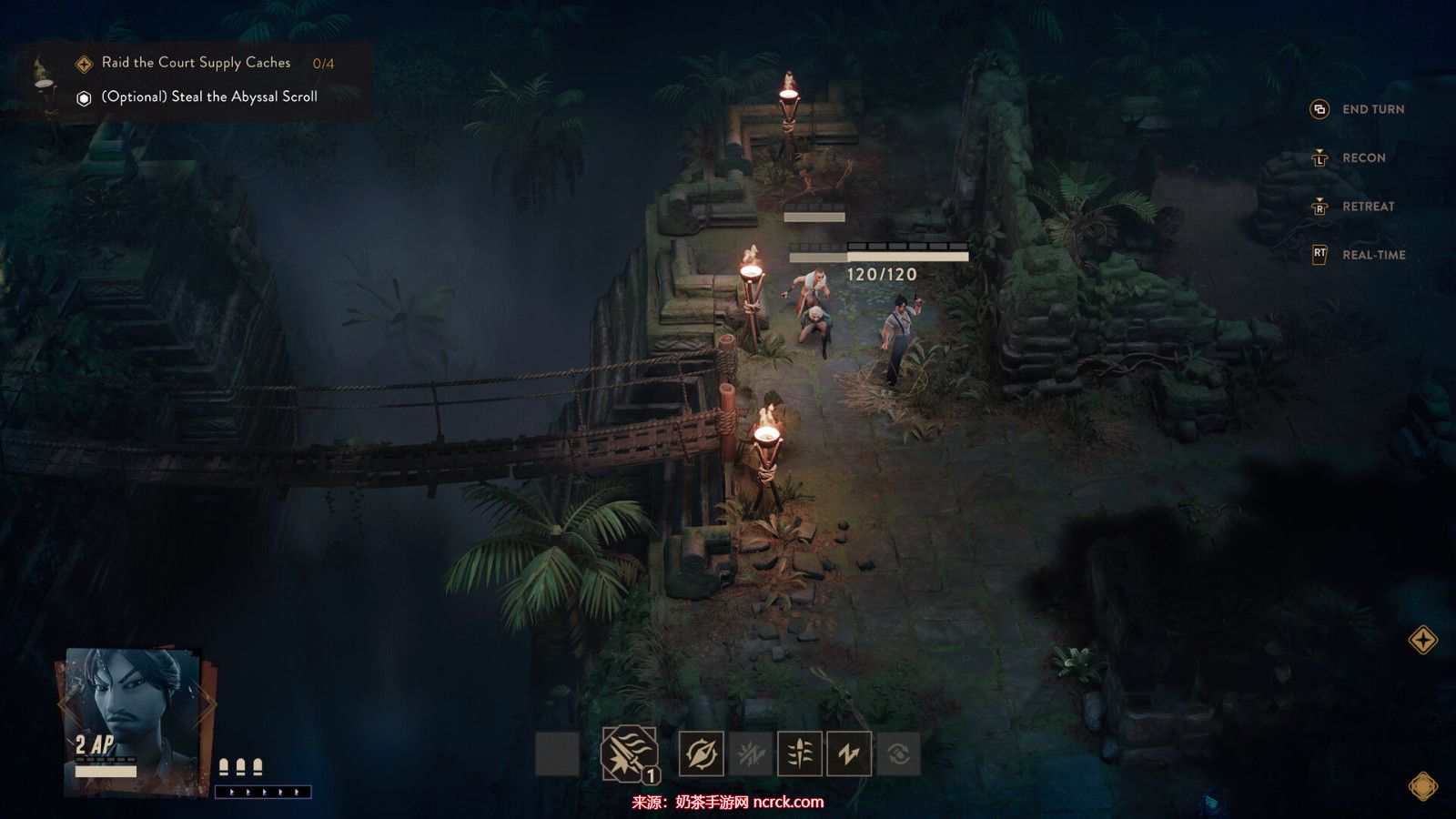This screenshot has width=1456, height=819.
Task: Click the greyed-out crossed arrows ability
Action: (x=751, y=753)
